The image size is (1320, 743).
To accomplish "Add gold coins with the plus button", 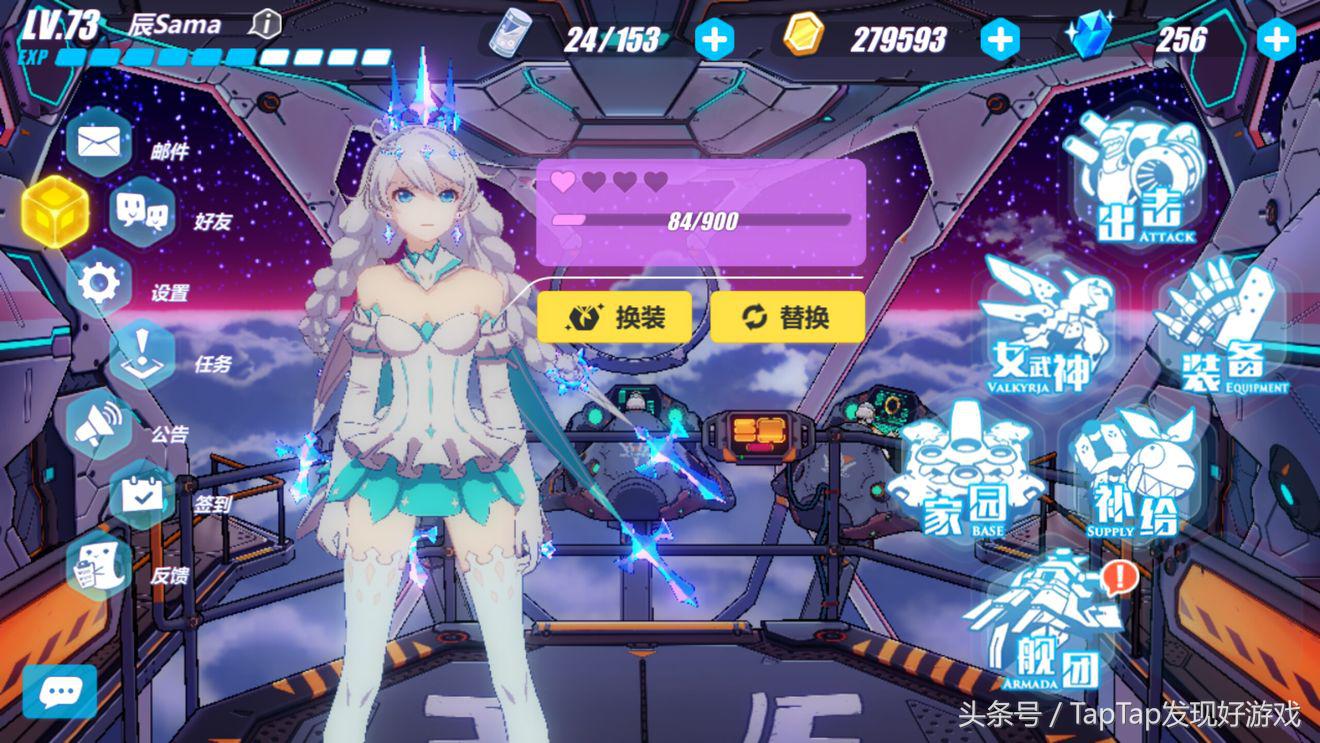I will point(1000,40).
